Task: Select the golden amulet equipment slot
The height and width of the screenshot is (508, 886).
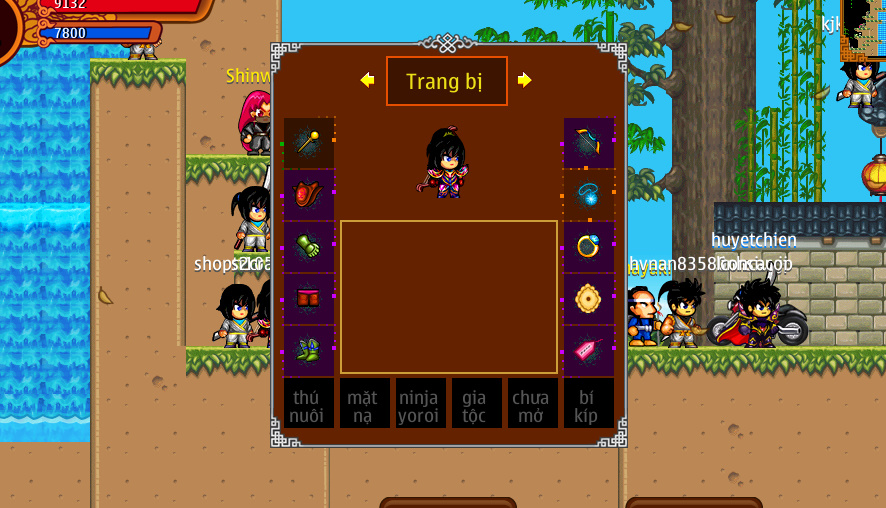Action: click(x=588, y=299)
